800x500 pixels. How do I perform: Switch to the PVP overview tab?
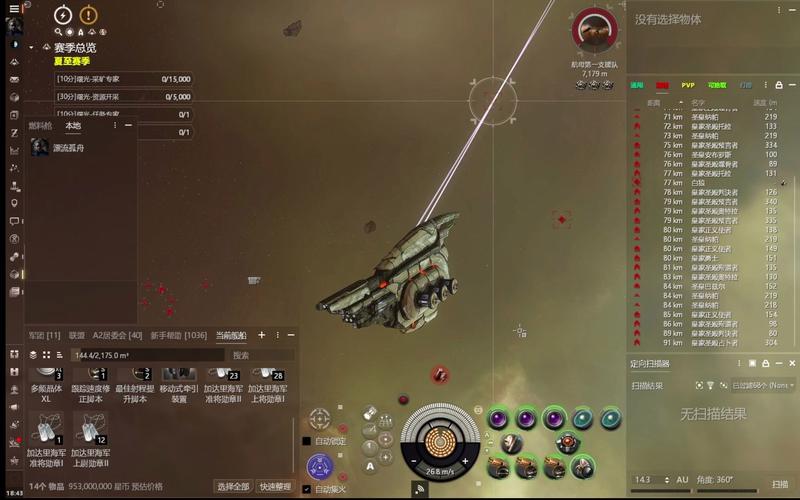(688, 86)
